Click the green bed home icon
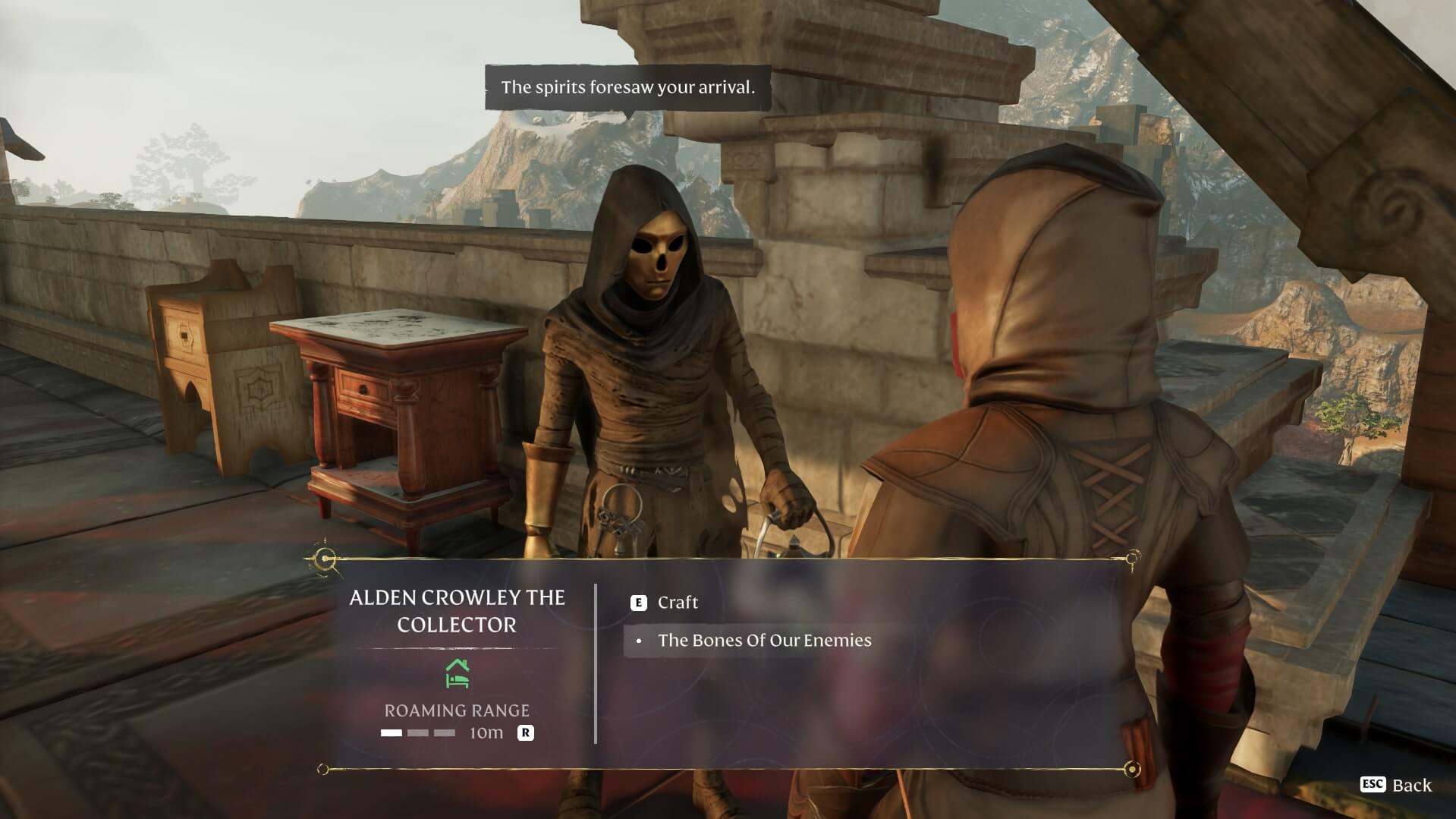This screenshot has width=1456, height=819. pos(457,674)
